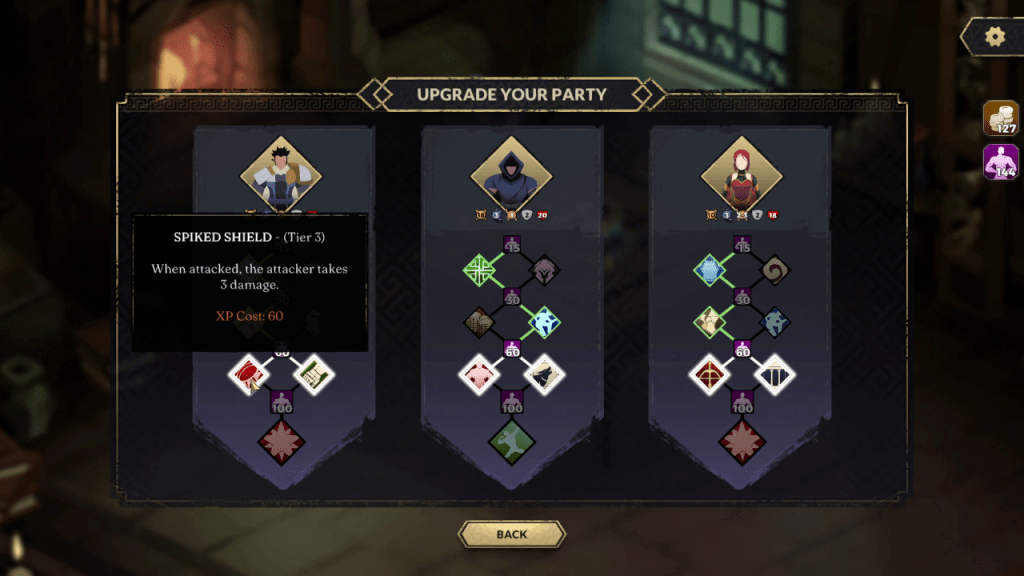This screenshot has width=1024, height=576.
Task: Select the rogue's howling wolf upgrade
Action: pyautogui.click(x=545, y=375)
